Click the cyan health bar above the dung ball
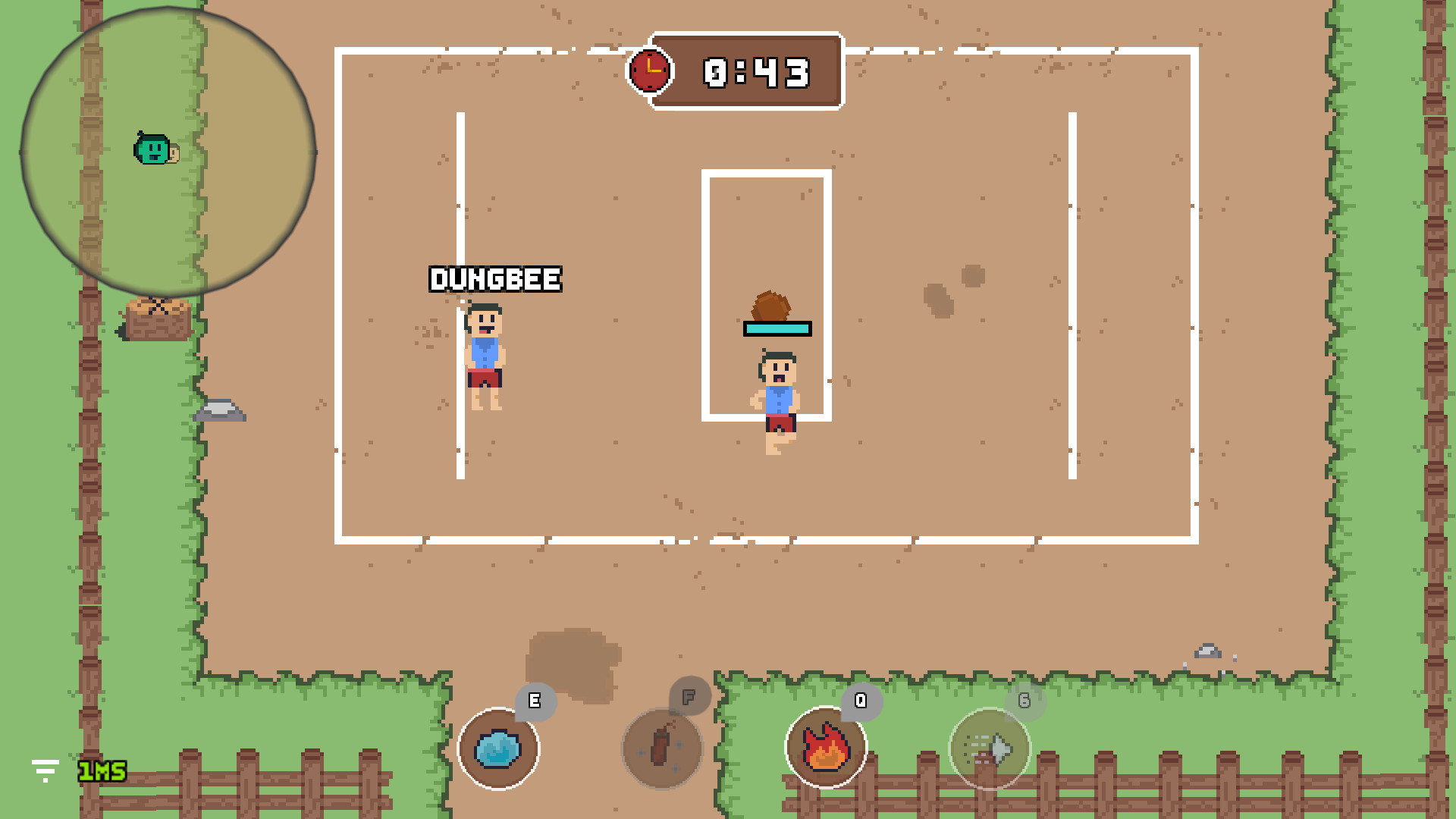Viewport: 1456px width, 819px height. point(776,330)
